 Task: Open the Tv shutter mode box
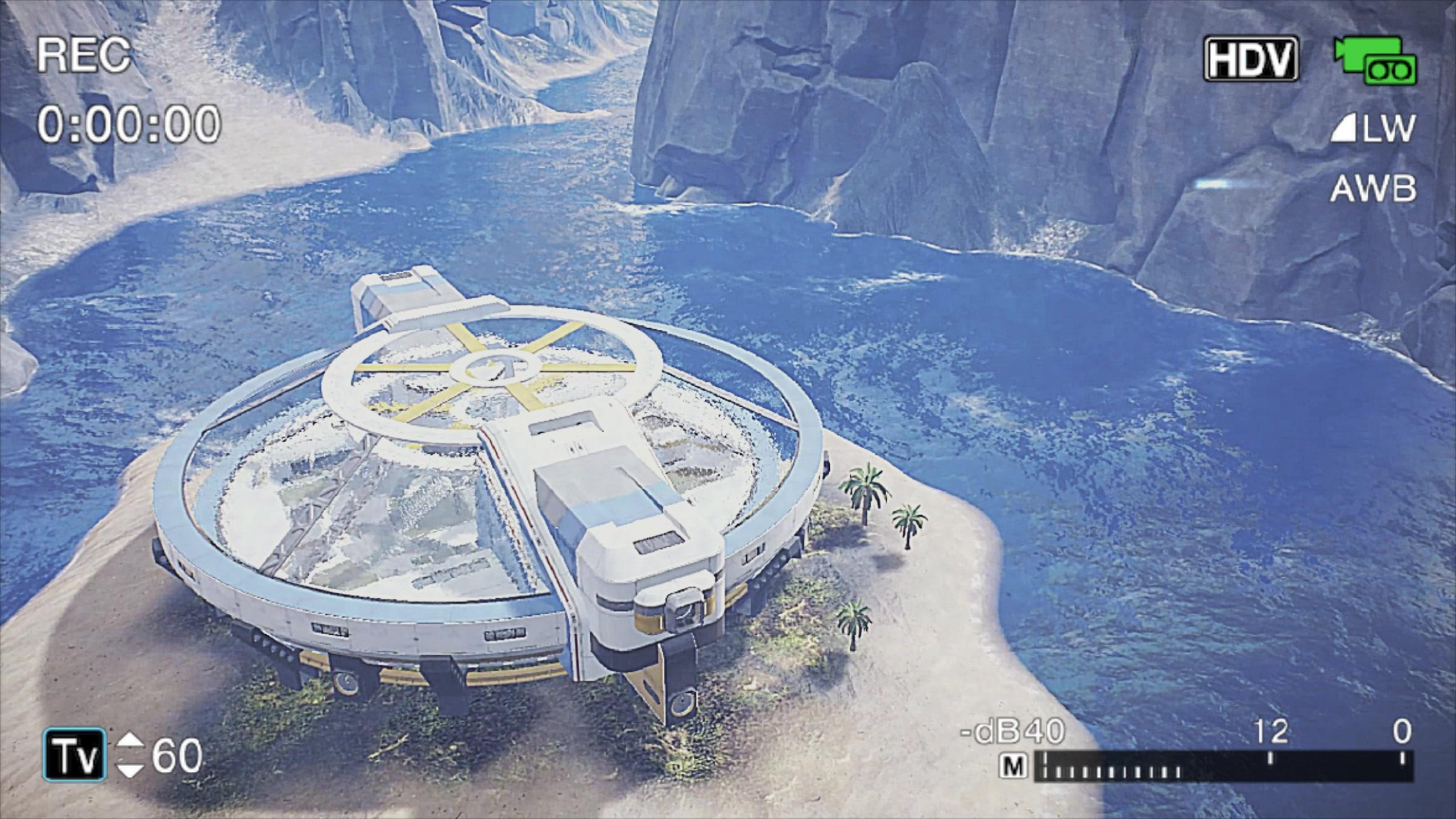click(75, 754)
